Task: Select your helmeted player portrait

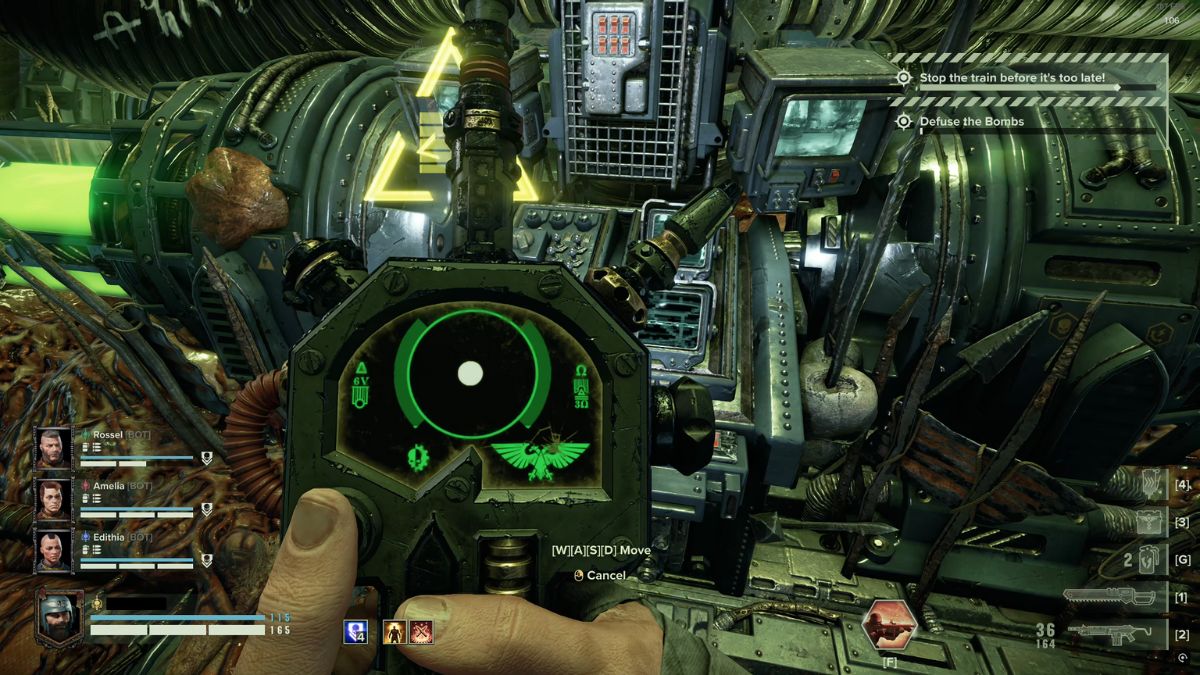Action: (59, 616)
